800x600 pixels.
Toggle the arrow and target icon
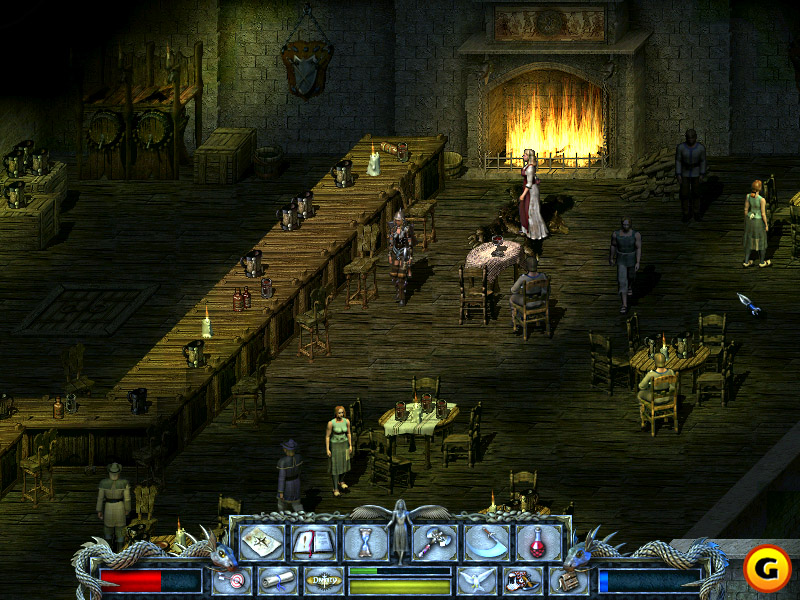232,580
